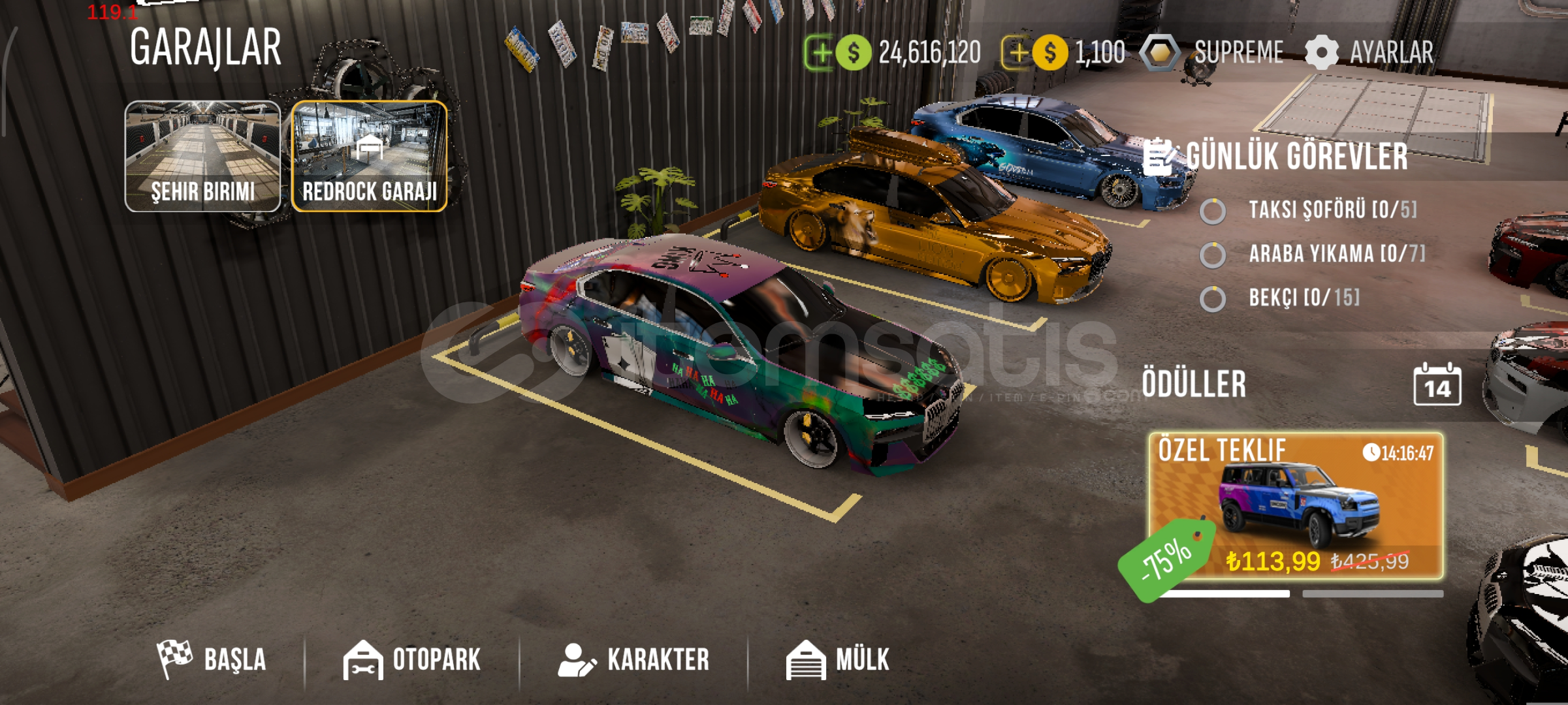Viewport: 1568px width, 705px height.
Task: Add more green cash currency
Action: click(820, 52)
